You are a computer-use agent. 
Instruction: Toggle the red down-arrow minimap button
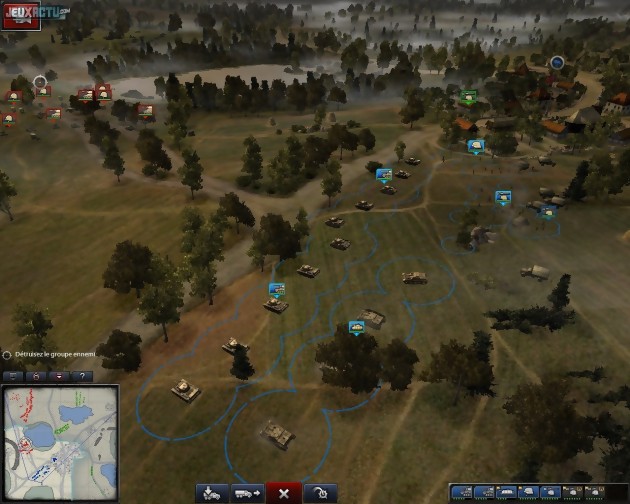[59, 376]
